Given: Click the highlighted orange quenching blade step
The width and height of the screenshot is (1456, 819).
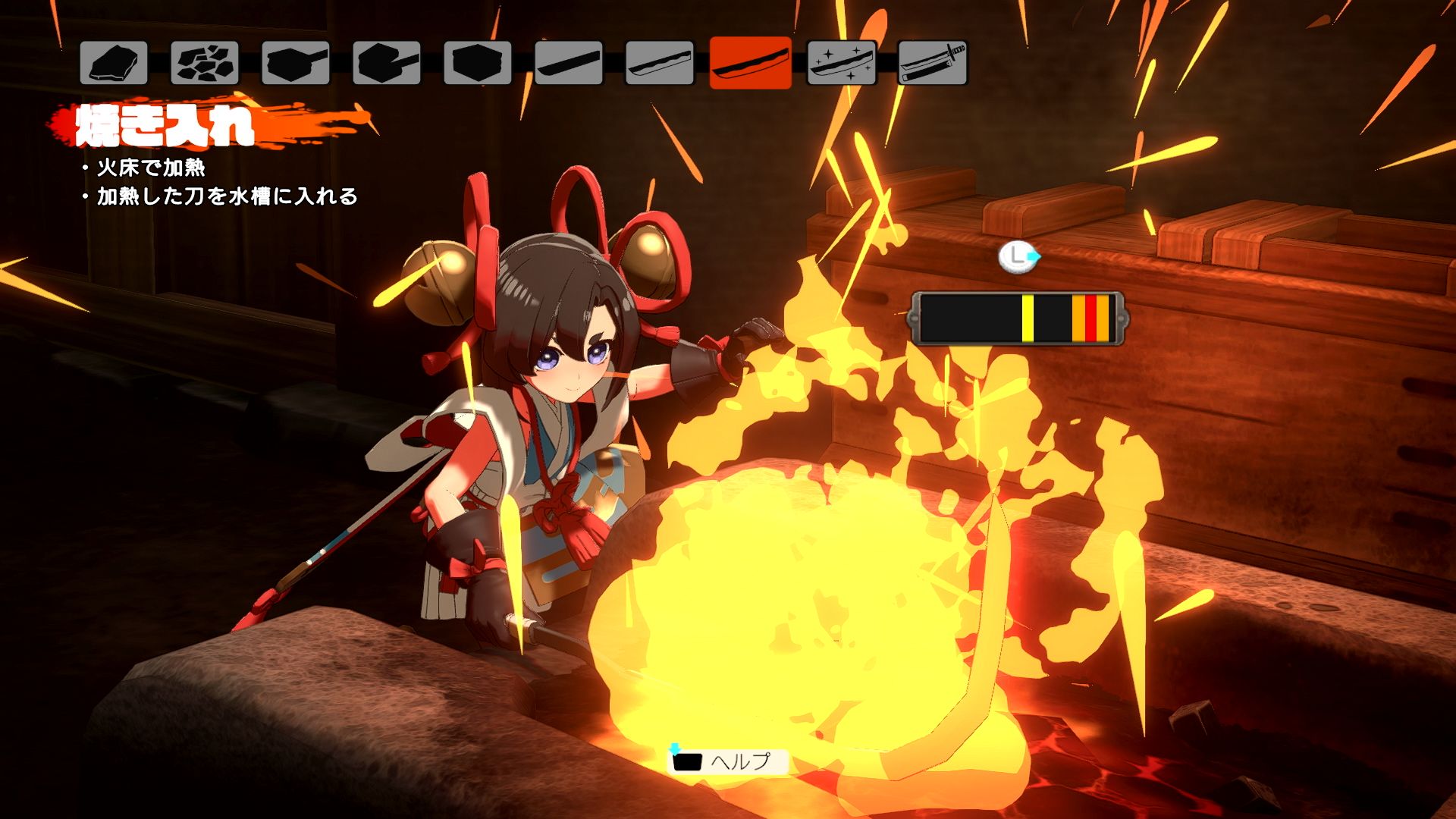Looking at the screenshot, I should (751, 62).
